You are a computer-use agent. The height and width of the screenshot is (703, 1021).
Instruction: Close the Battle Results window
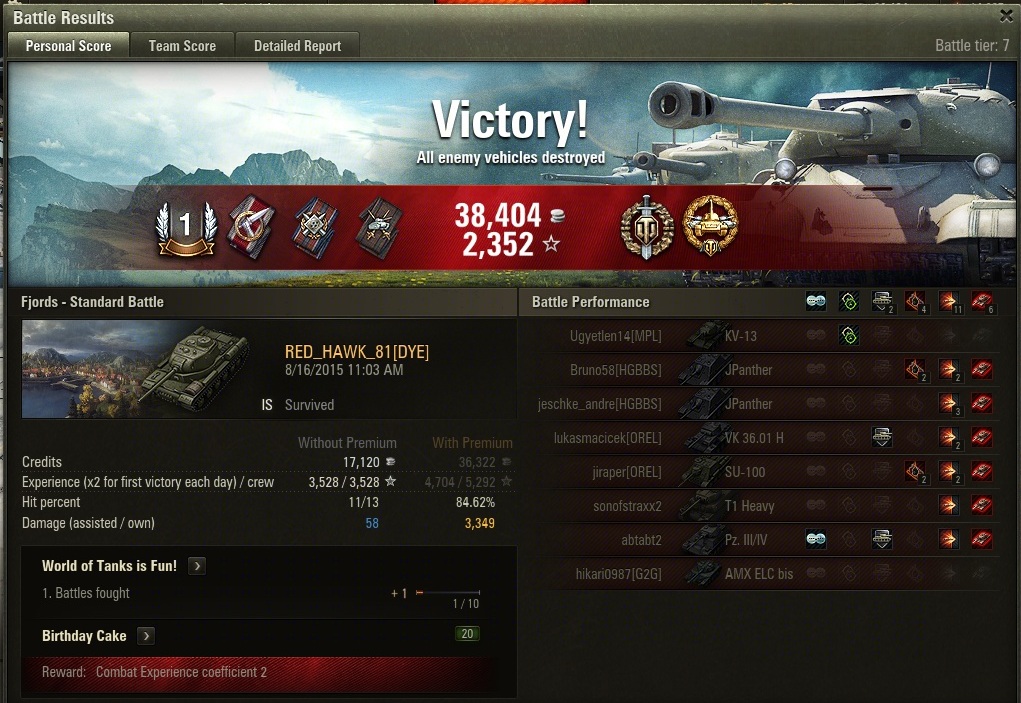coord(1006,16)
